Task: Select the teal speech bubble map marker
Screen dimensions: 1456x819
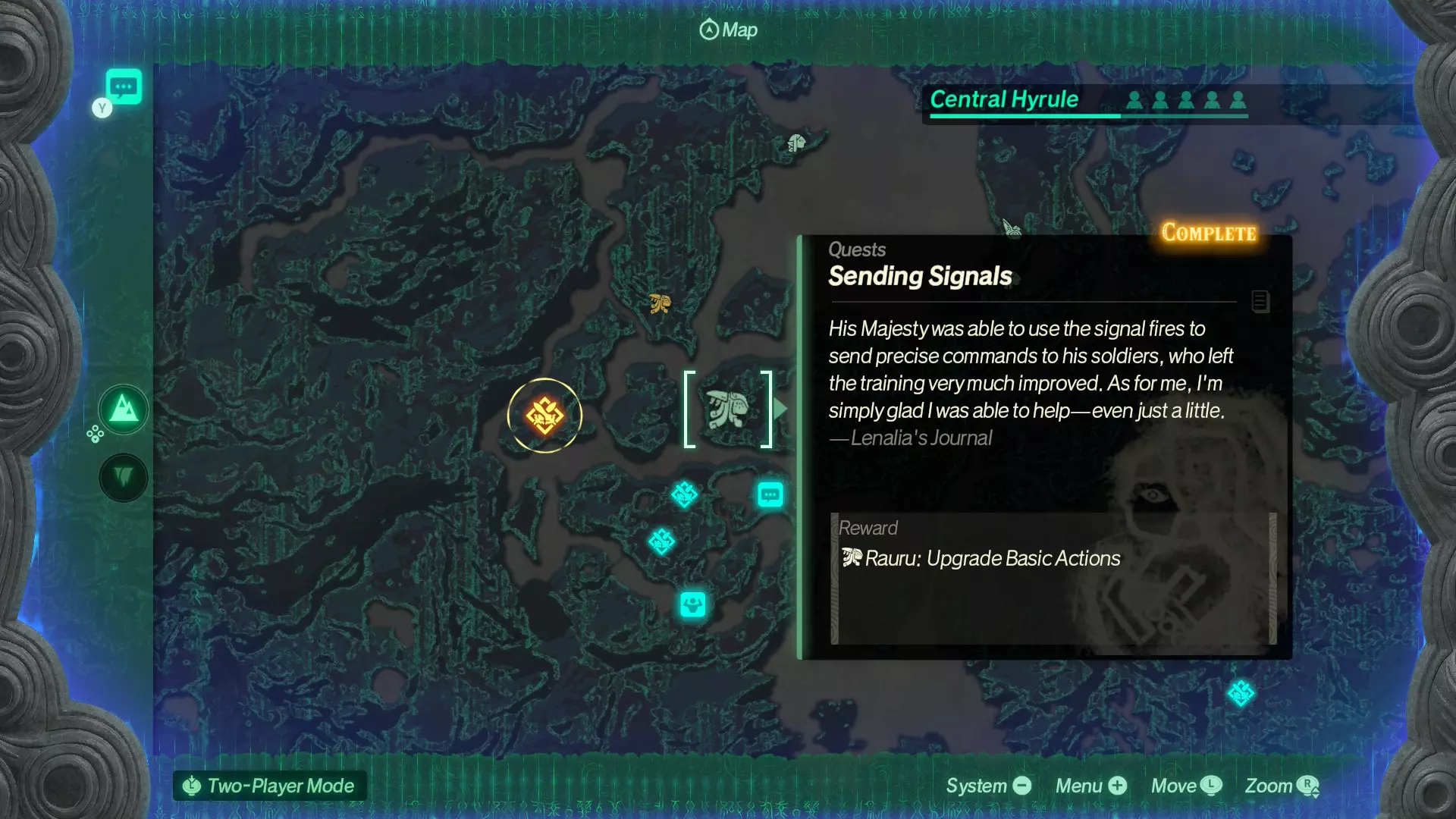Action: 770,495
